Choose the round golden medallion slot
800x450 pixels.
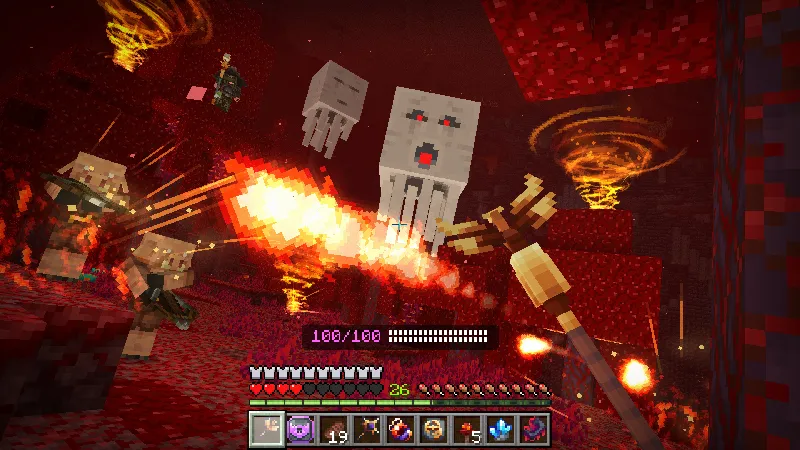coord(433,430)
